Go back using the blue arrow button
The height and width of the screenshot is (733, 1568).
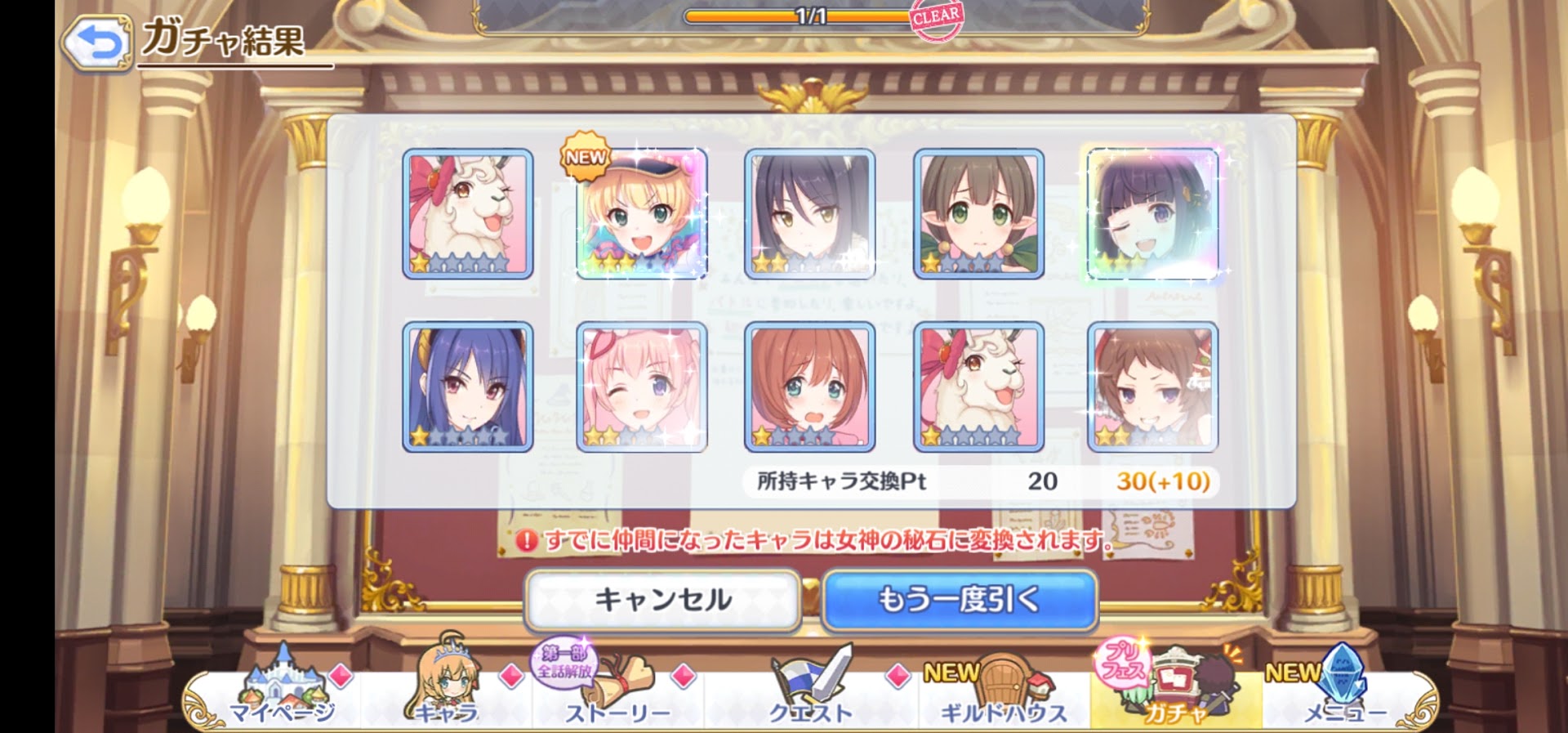97,42
